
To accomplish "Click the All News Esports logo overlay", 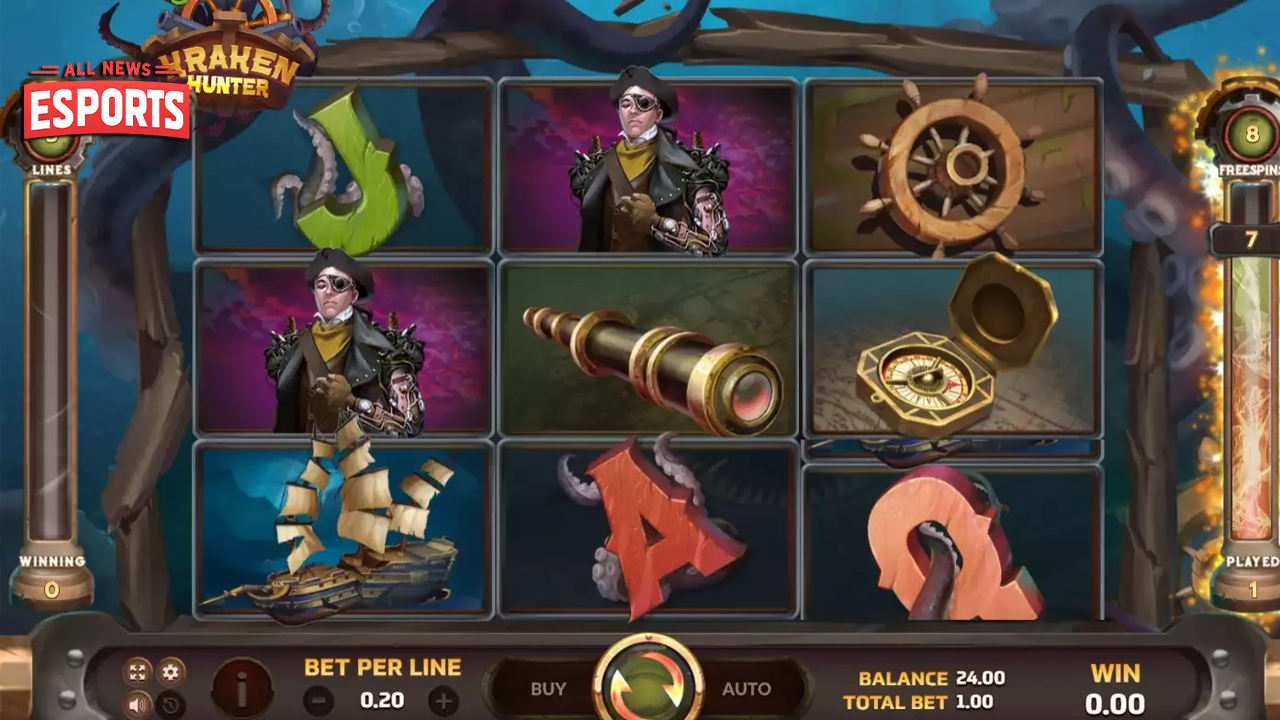I will coord(106,104).
